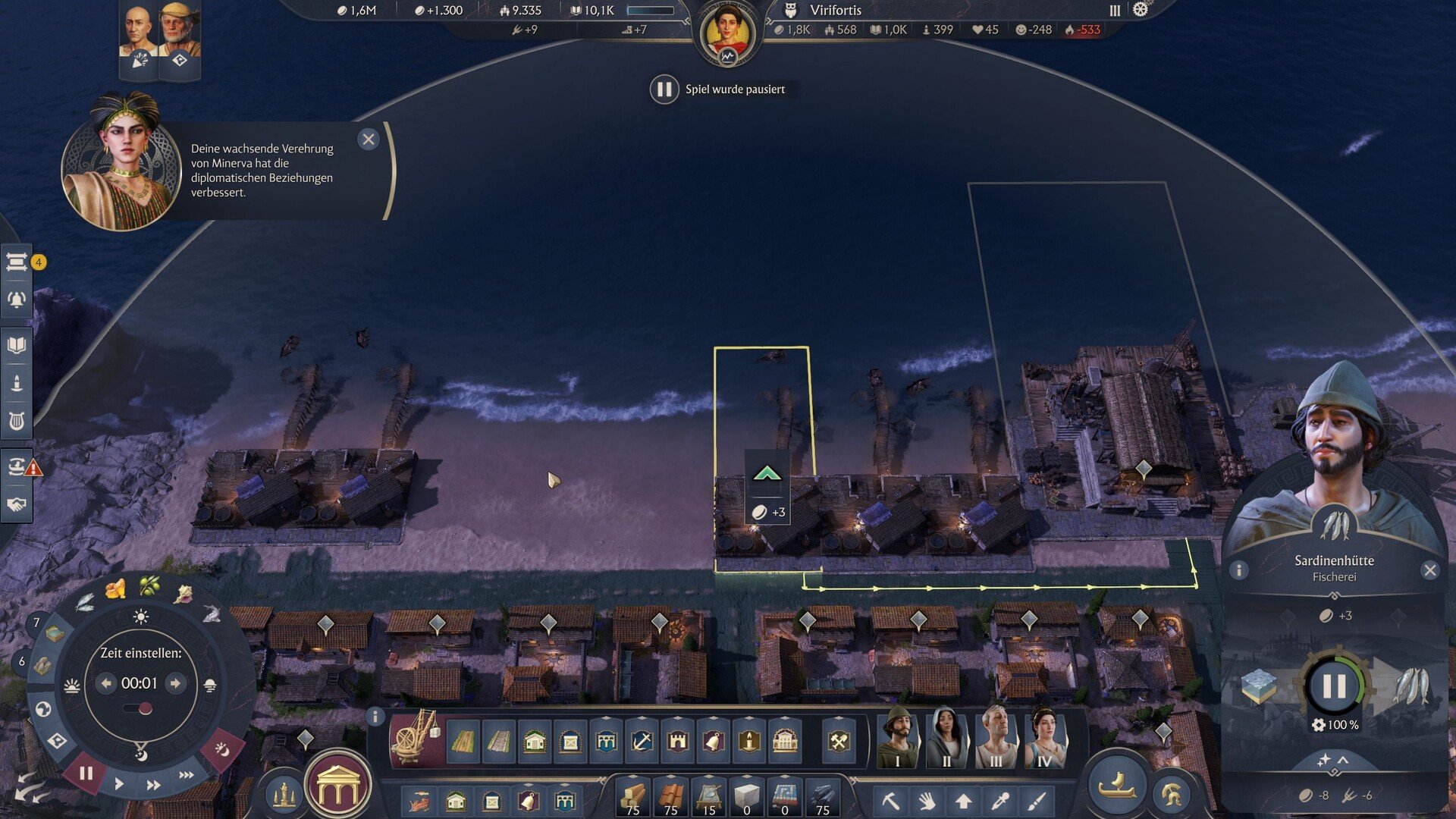
Task: Click the upgrade arrow on the selected hut
Action: tap(767, 475)
